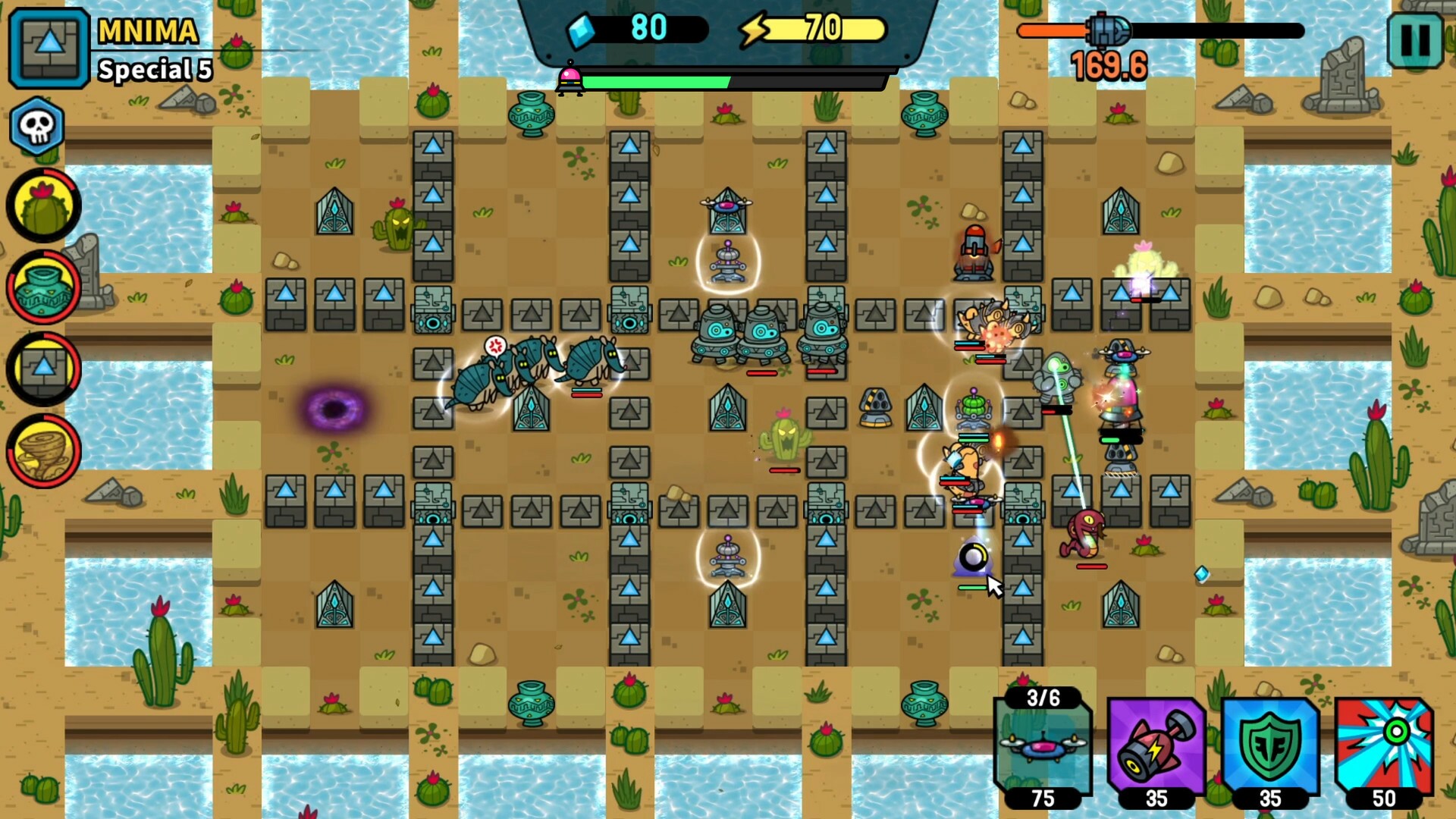Activate the cactus ability
This screenshot has height=819, width=1456.
(x=43, y=203)
